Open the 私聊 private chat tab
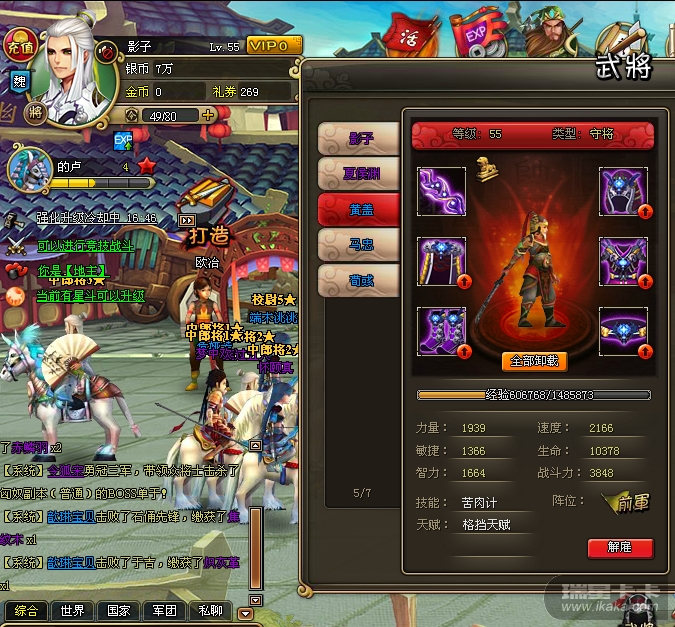675x627 pixels. pos(210,610)
